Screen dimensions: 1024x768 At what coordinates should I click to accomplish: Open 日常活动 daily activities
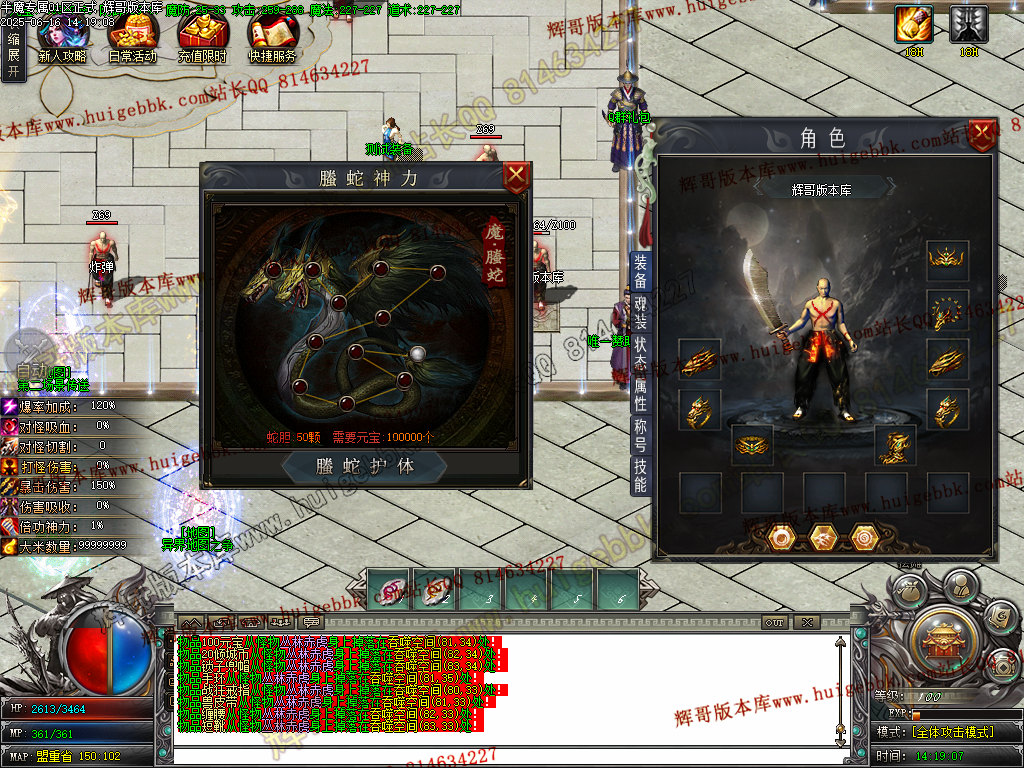tap(133, 42)
